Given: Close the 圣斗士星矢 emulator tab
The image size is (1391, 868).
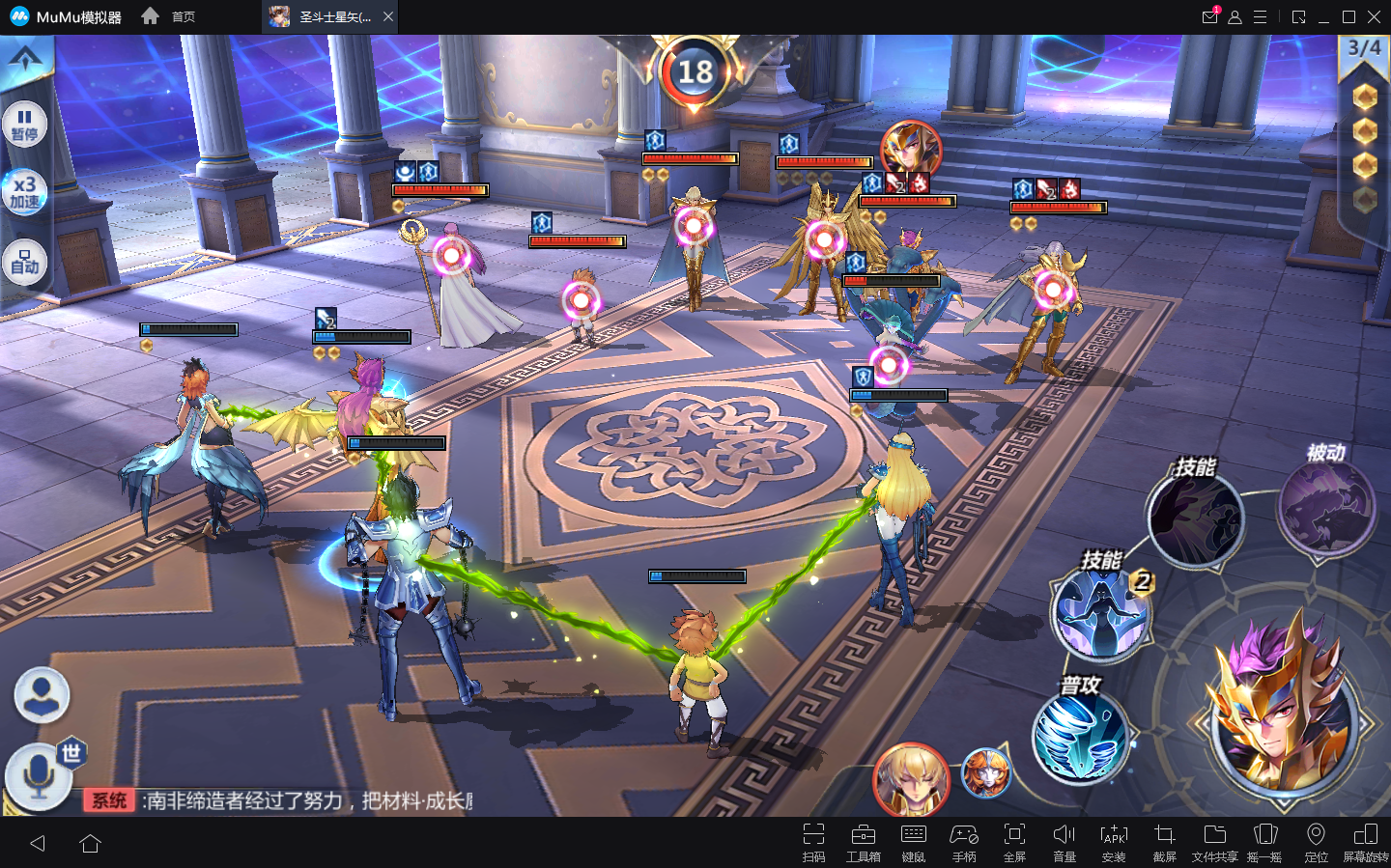Looking at the screenshot, I should [x=388, y=16].
